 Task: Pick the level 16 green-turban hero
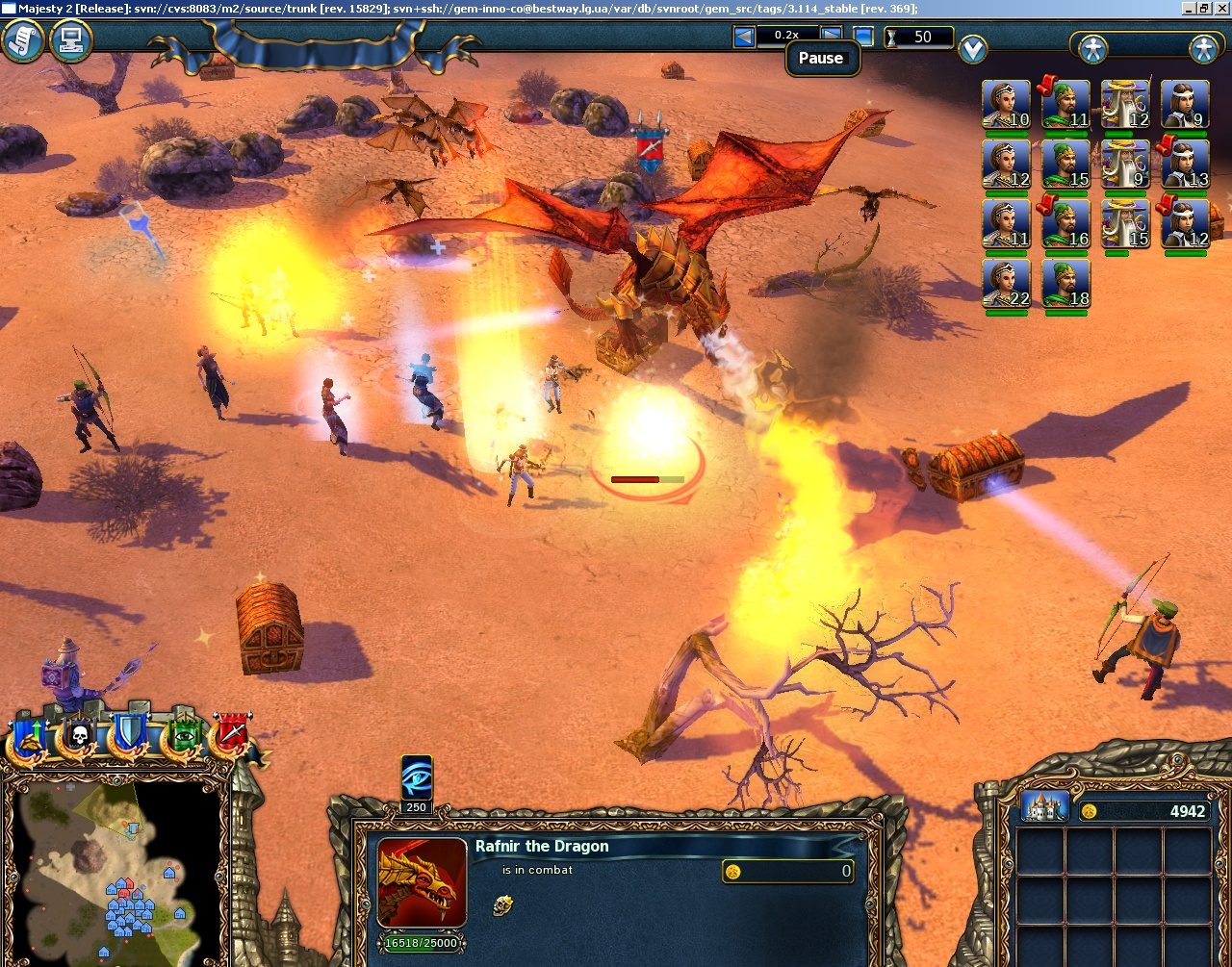coord(1066,224)
